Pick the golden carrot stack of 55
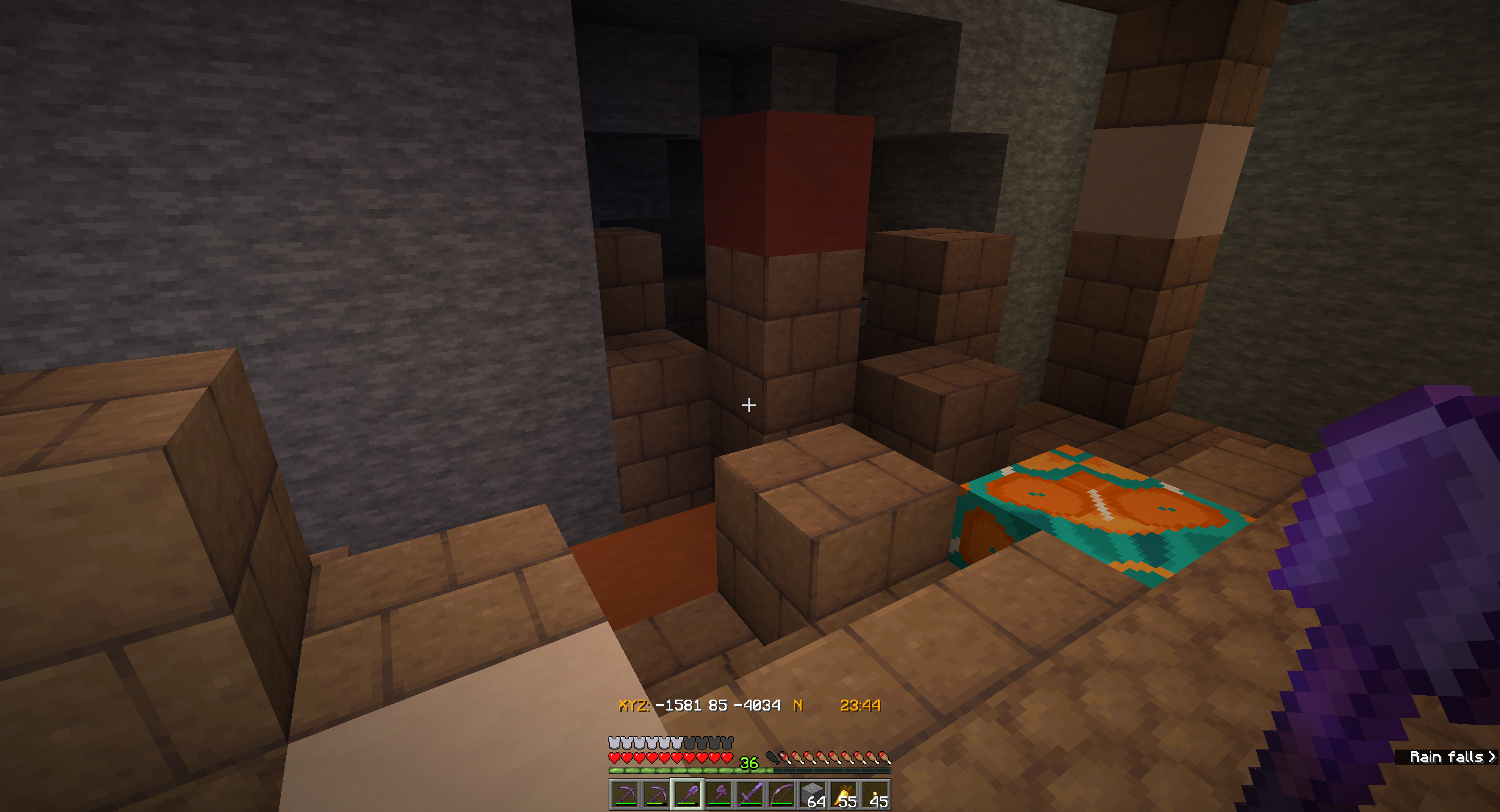 (845, 794)
